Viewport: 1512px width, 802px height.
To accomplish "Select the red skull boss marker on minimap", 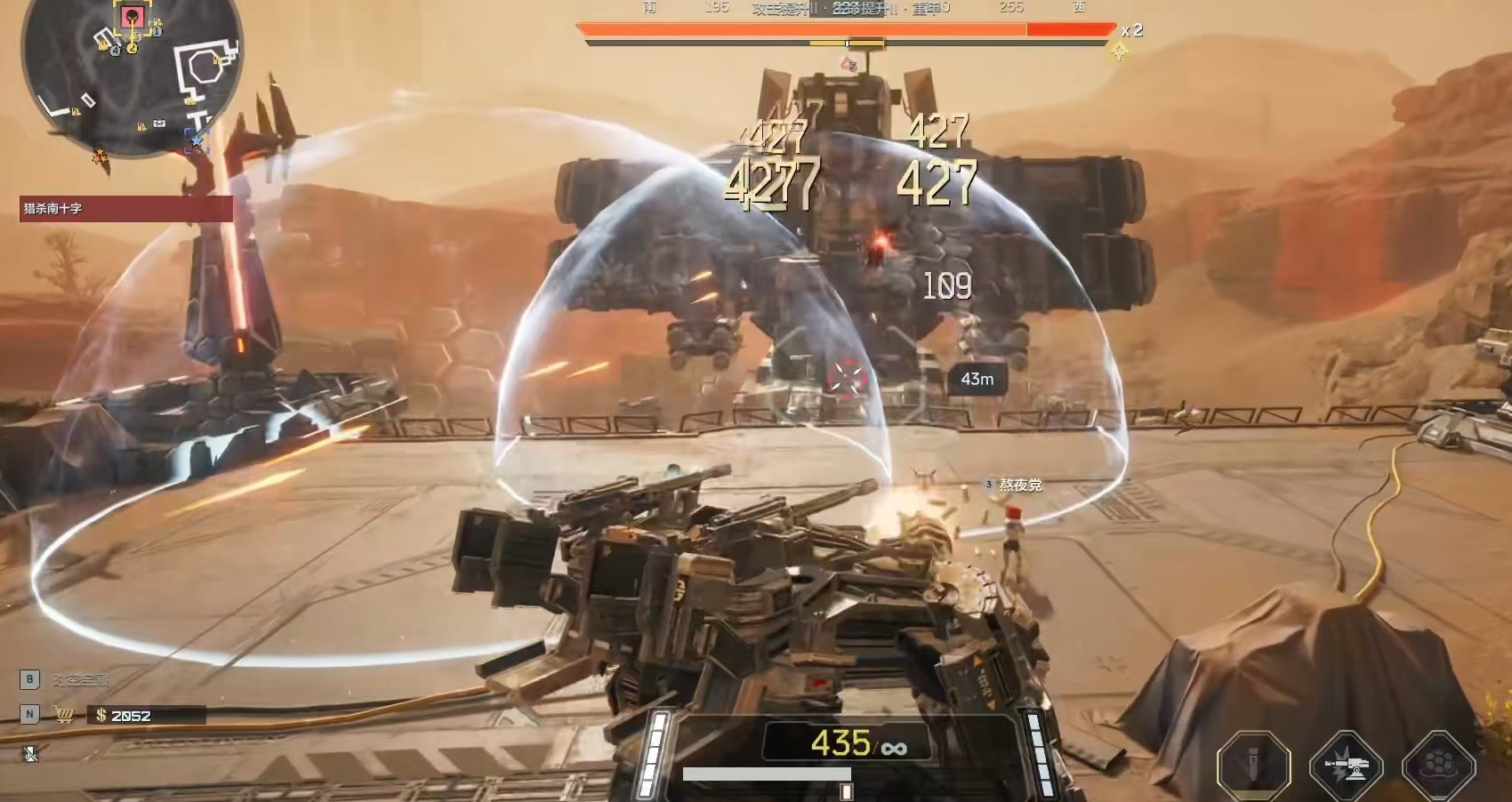I will (x=132, y=16).
